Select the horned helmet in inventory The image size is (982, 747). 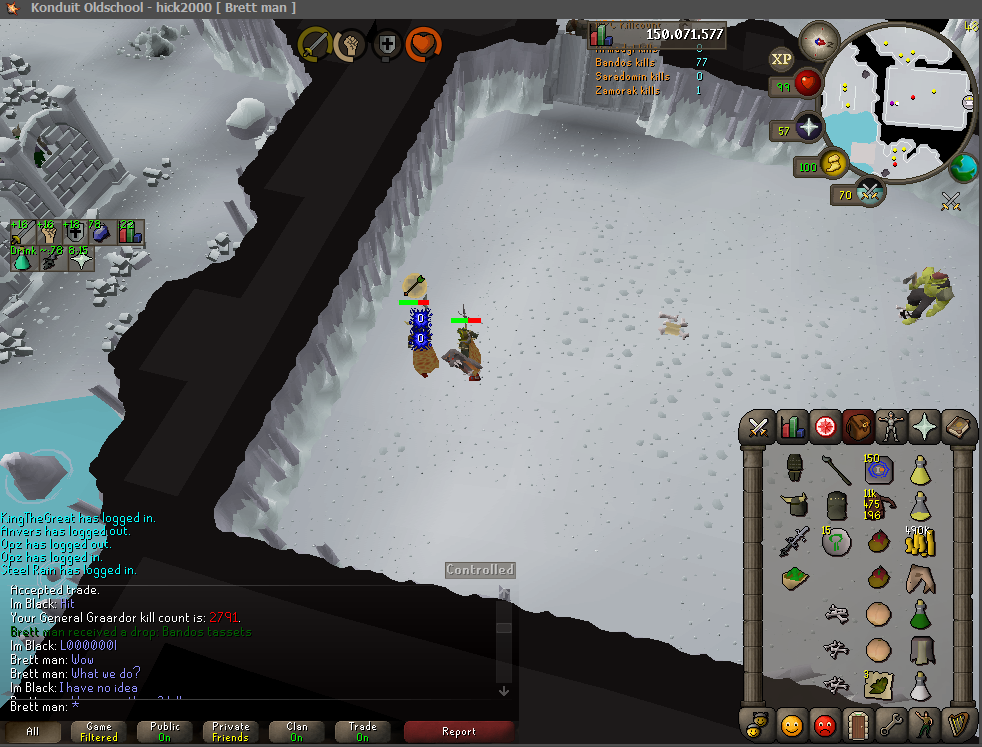tap(796, 505)
